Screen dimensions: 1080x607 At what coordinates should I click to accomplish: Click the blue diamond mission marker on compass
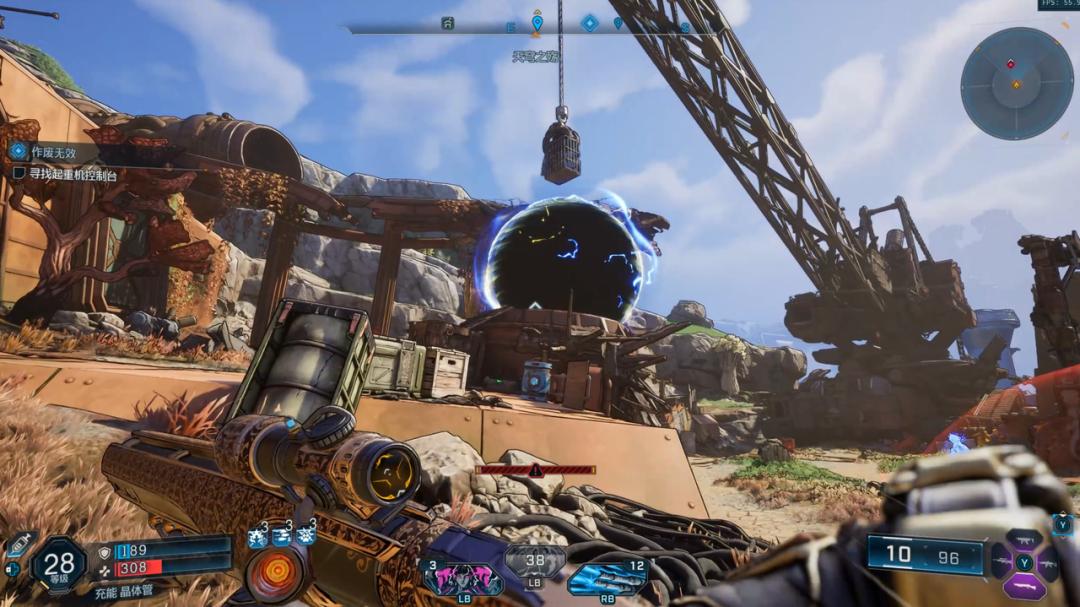(x=590, y=22)
